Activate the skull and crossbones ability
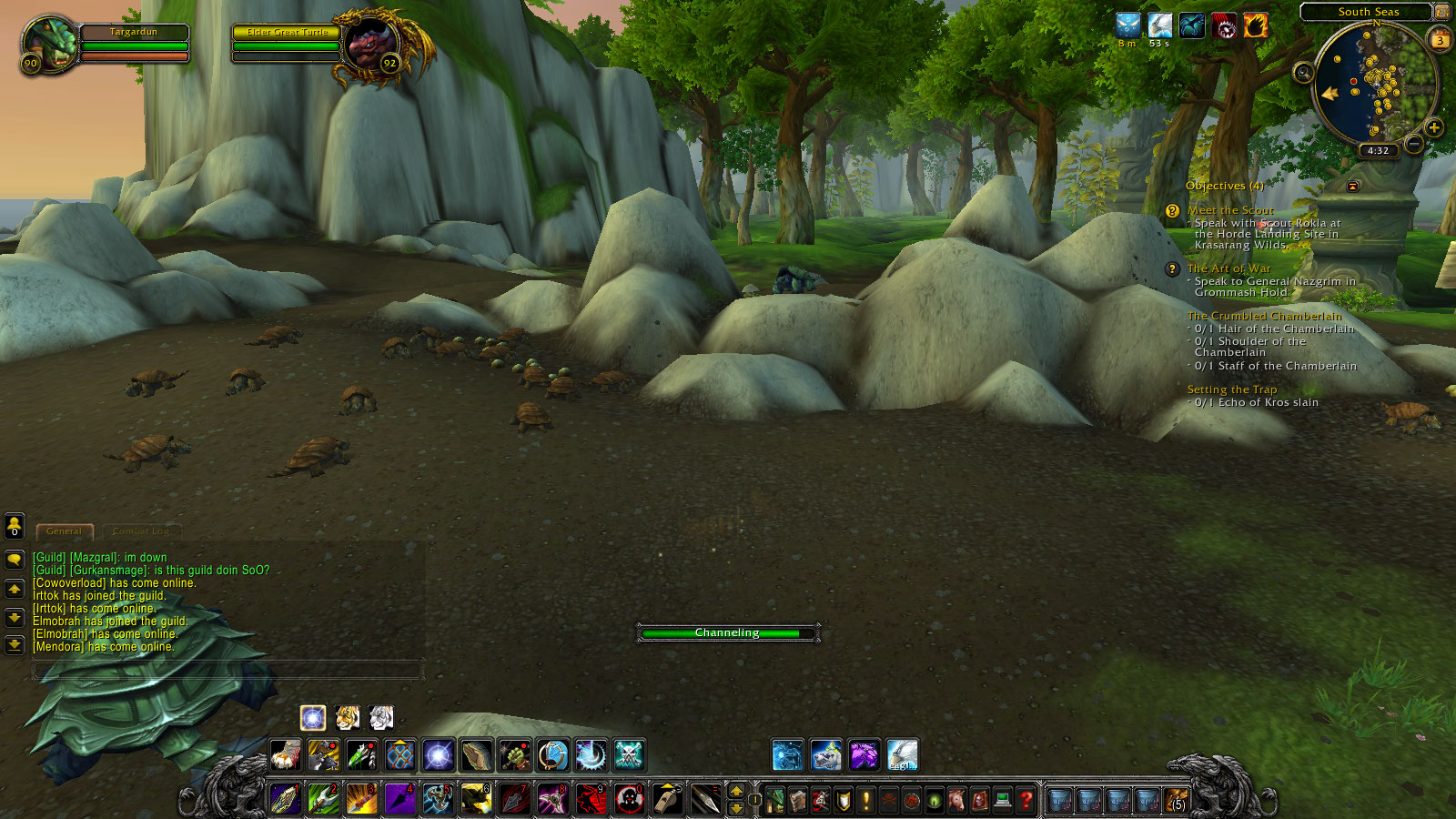 (629, 755)
